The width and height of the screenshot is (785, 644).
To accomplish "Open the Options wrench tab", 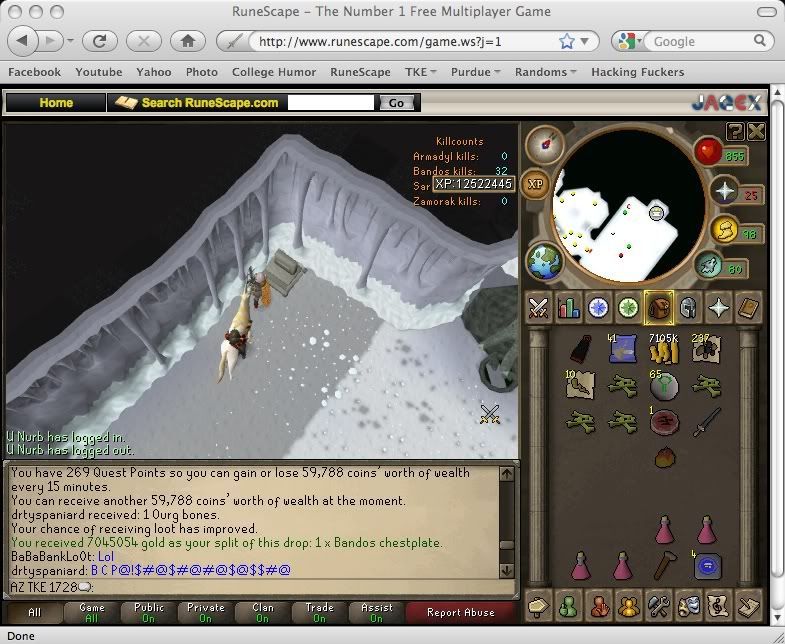I will tap(658, 605).
